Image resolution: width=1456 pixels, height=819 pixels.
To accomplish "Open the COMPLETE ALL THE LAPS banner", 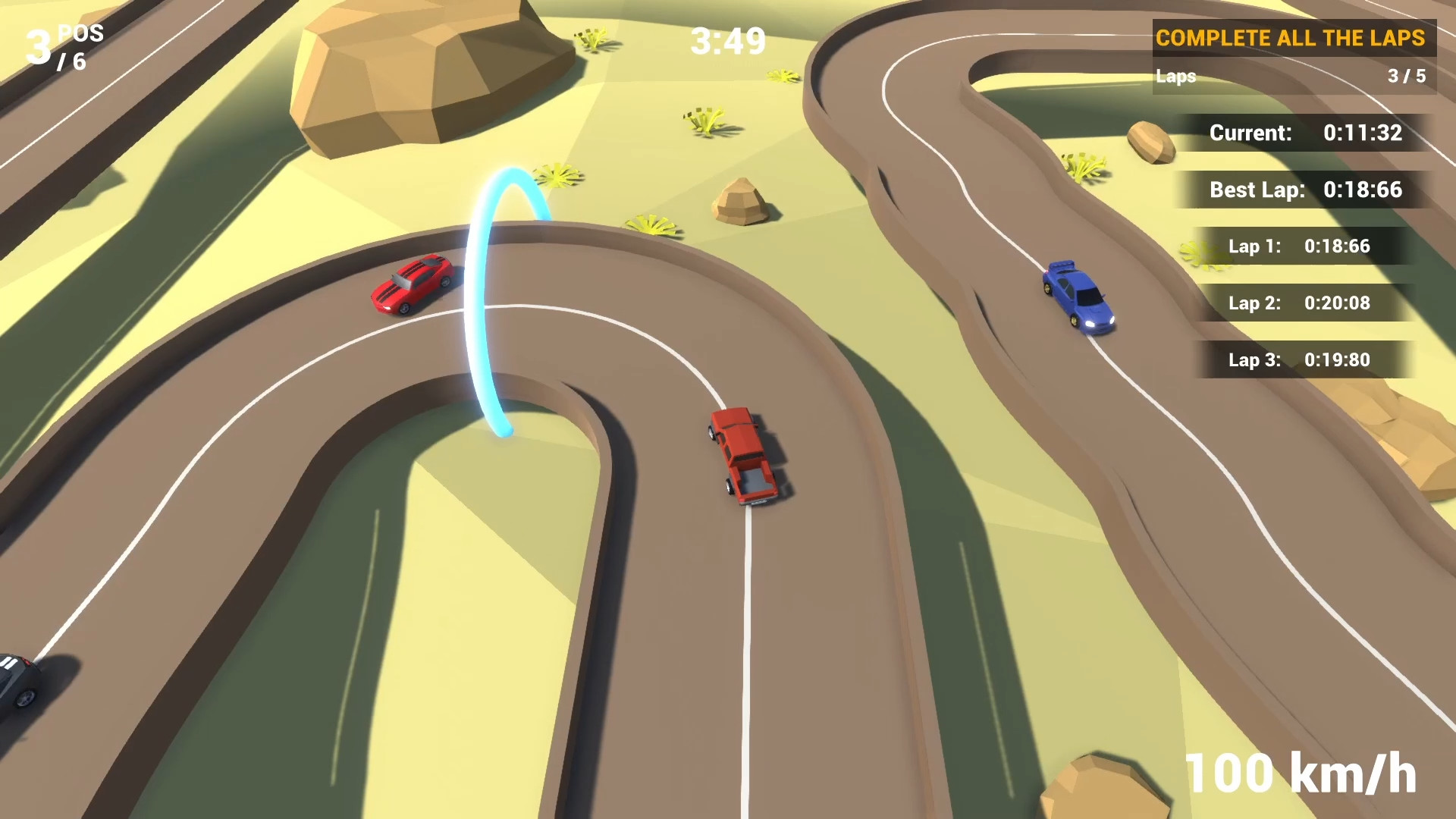I will click(x=1293, y=38).
